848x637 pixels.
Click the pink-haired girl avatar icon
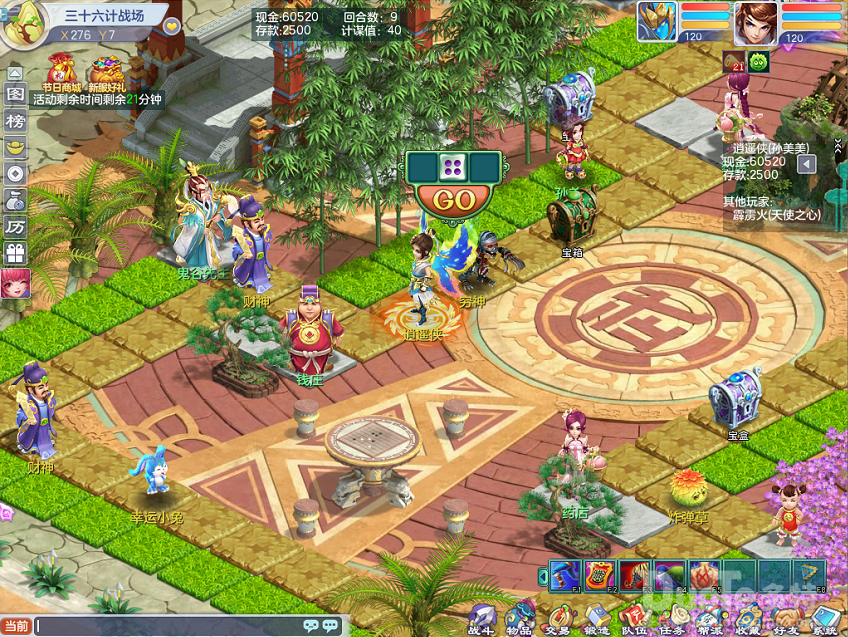pos(15,284)
